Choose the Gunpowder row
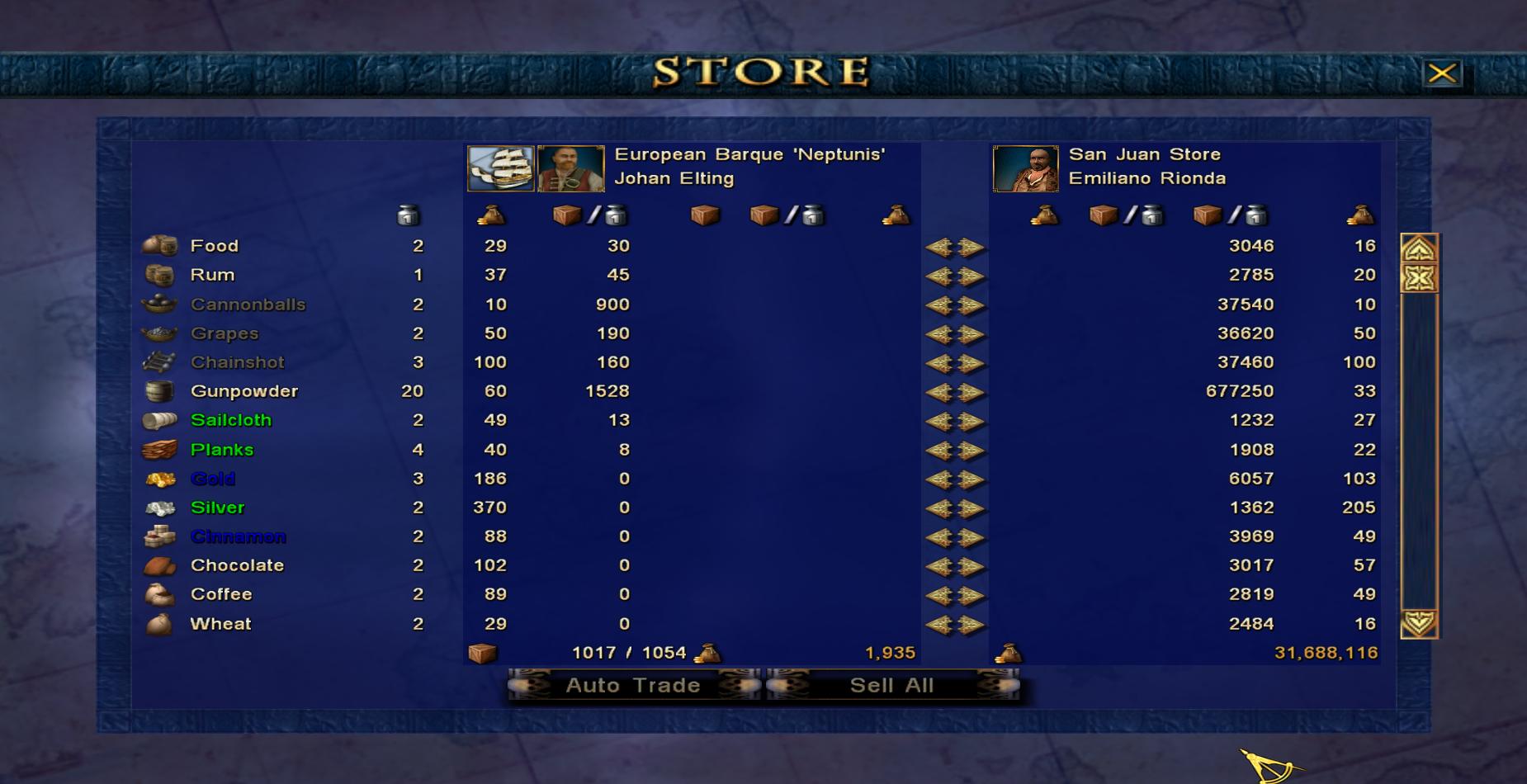 tap(244, 391)
